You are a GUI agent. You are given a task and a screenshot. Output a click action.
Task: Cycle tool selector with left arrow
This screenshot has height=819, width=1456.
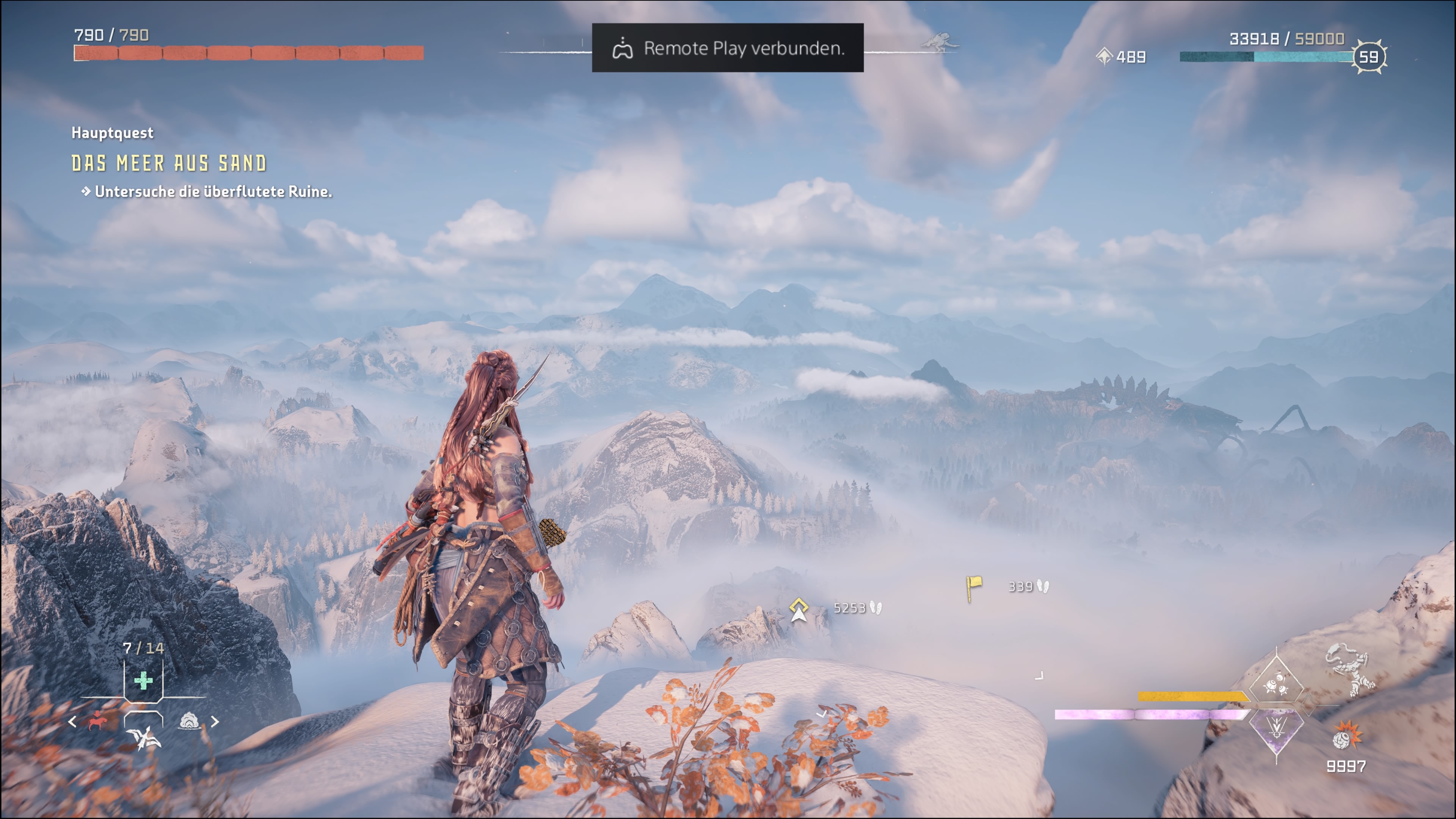pos(72,722)
